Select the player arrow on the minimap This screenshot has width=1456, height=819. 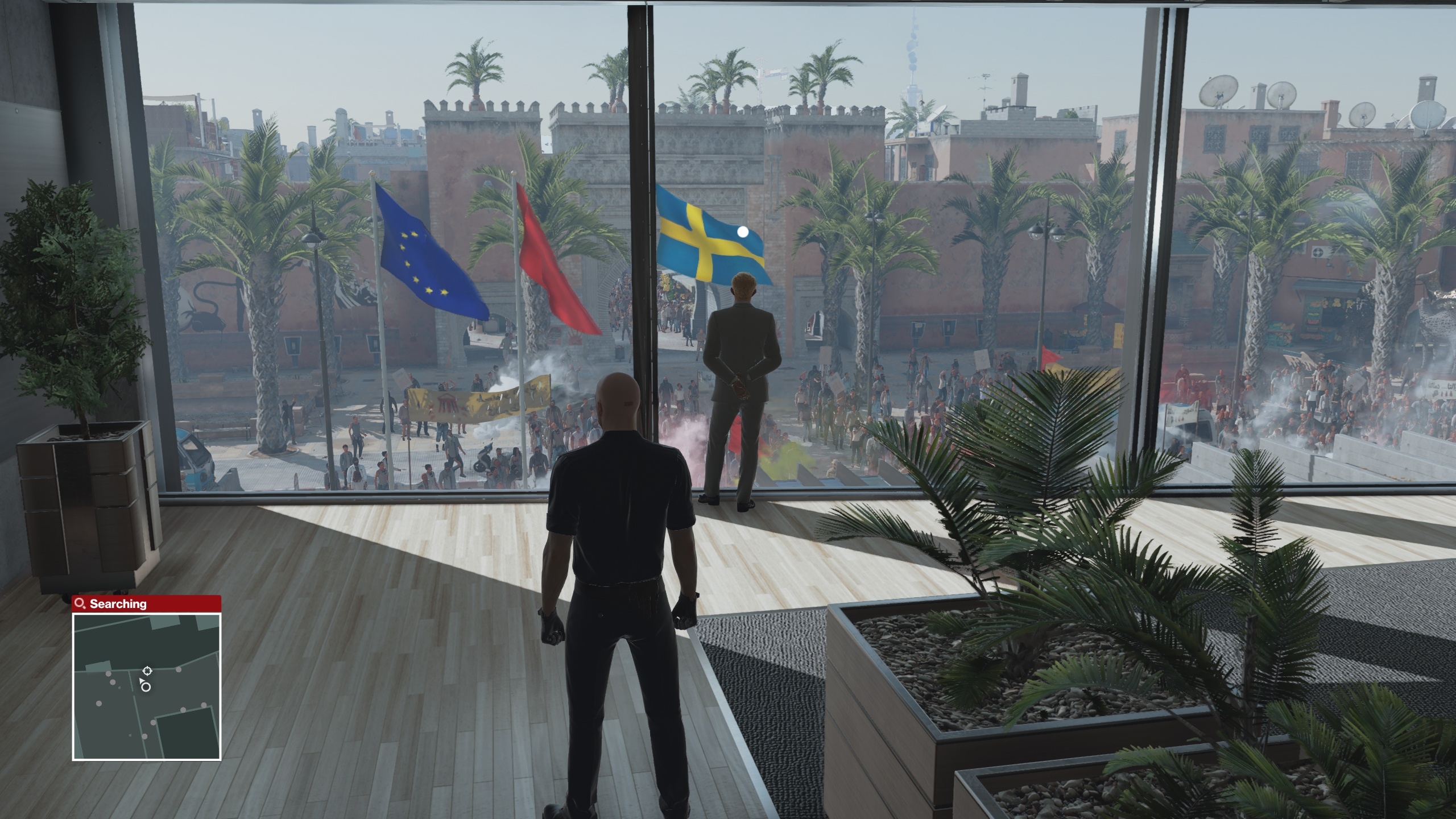142,681
